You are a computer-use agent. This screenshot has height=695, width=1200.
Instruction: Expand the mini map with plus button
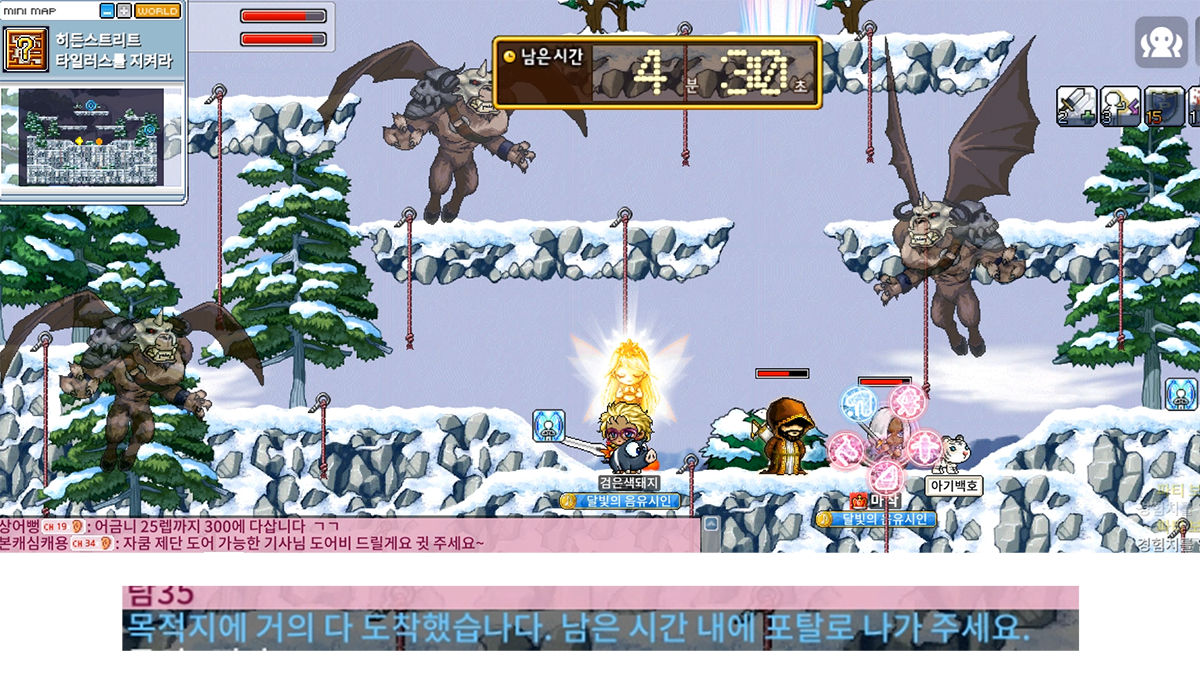click(x=124, y=11)
